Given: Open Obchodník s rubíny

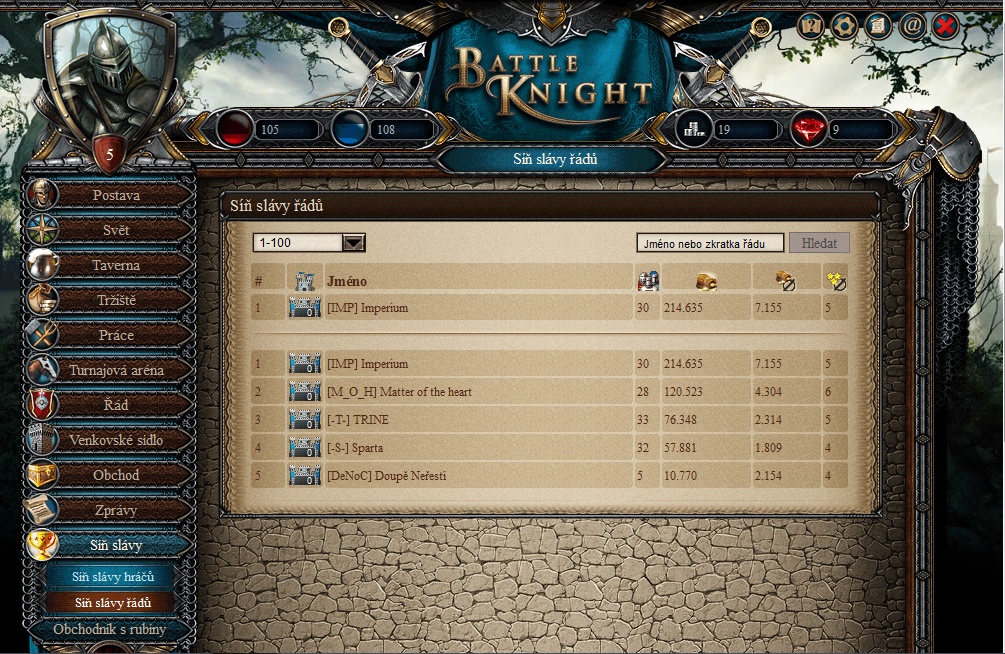Looking at the screenshot, I should pos(110,629).
